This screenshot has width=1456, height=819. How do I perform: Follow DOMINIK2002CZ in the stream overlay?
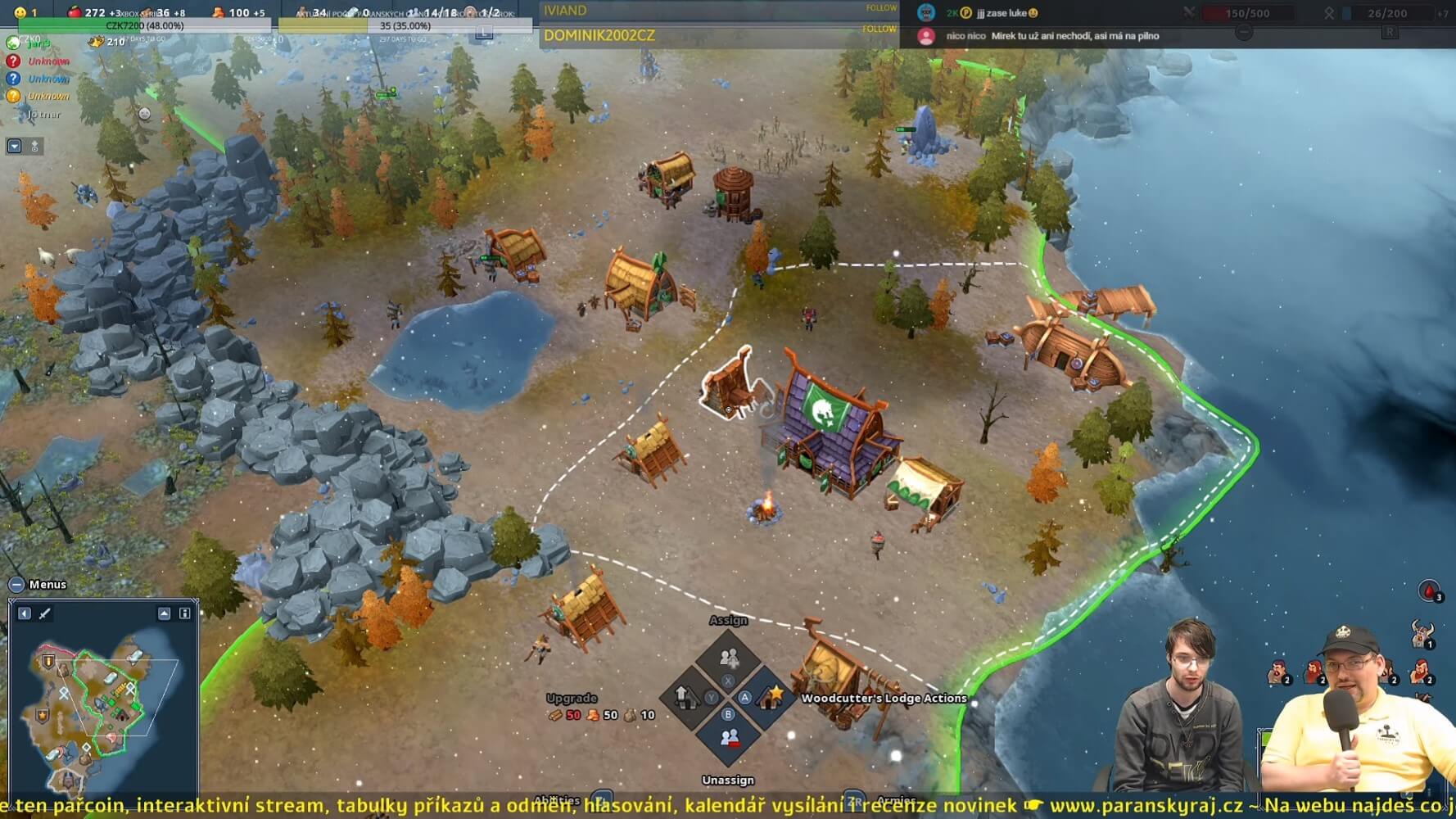[x=879, y=29]
